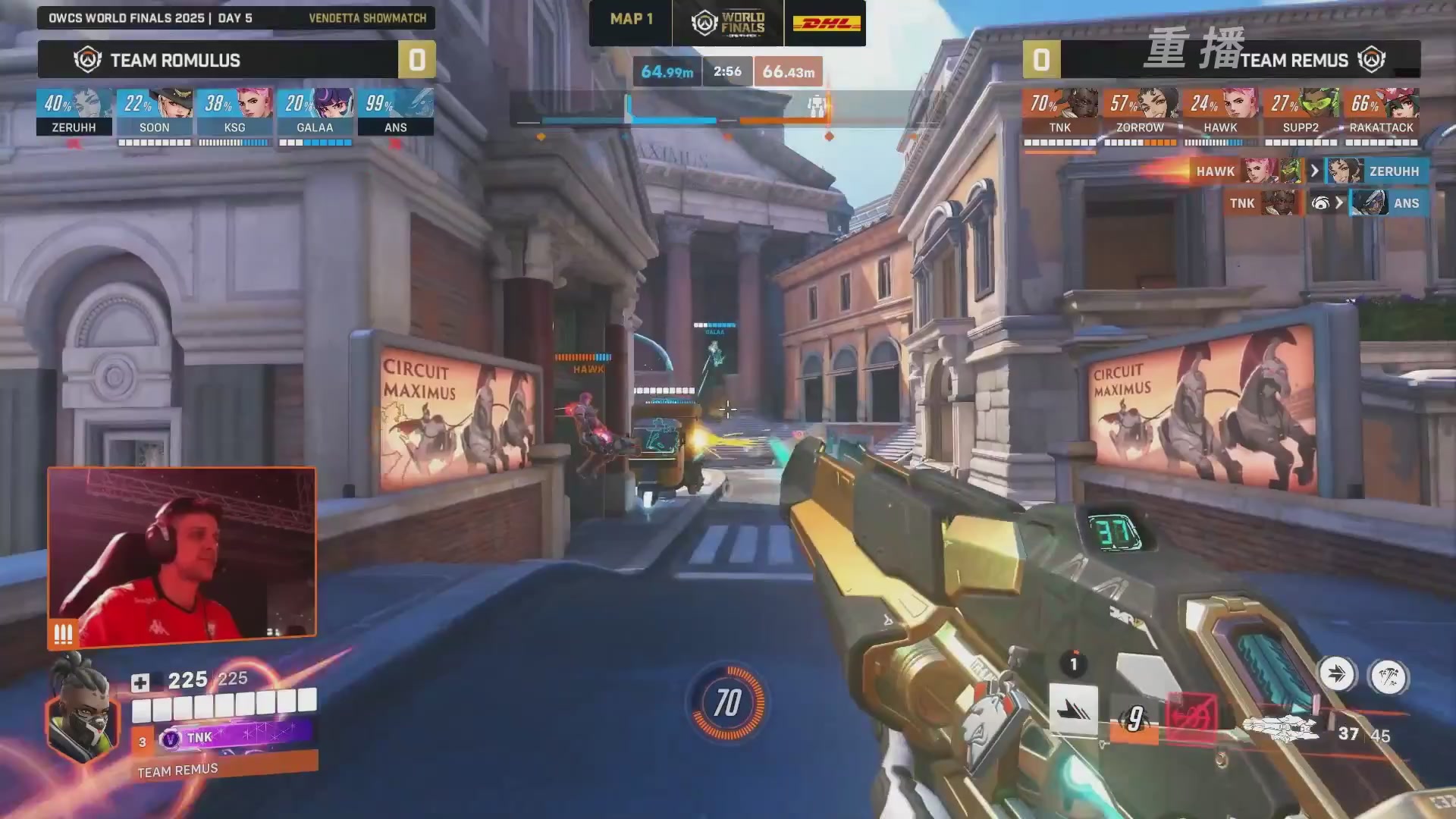
Task: Choose SOON's hero portrait card
Action: pyautogui.click(x=154, y=111)
